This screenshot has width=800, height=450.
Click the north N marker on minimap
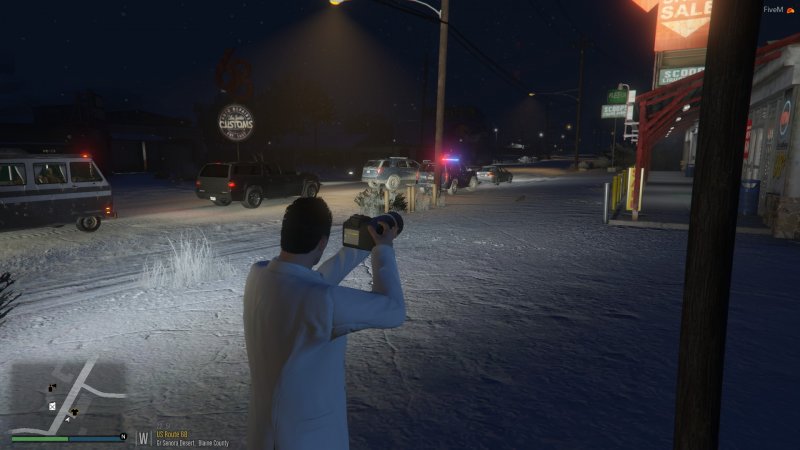123,436
